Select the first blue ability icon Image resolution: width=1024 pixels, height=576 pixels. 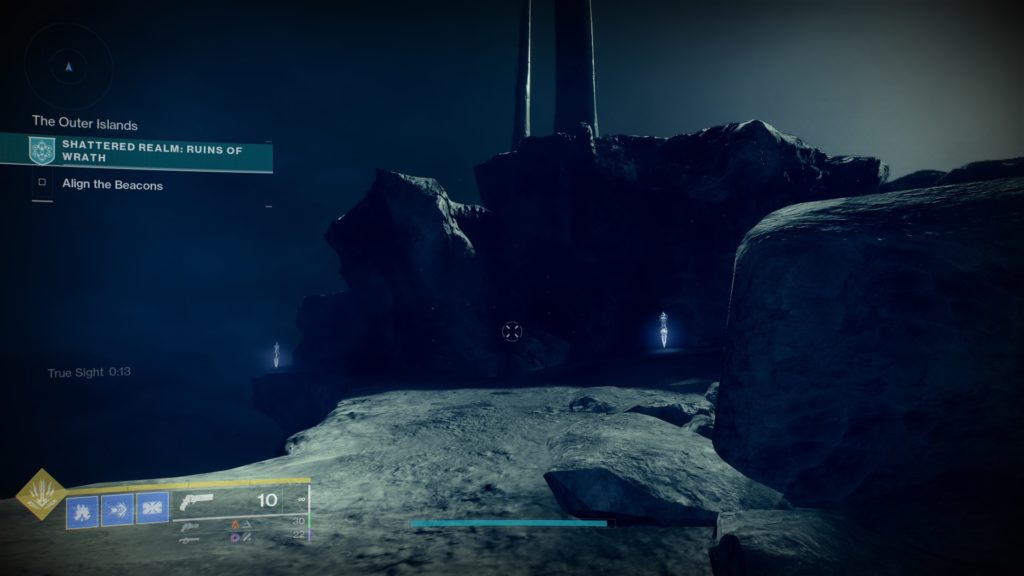(82, 510)
